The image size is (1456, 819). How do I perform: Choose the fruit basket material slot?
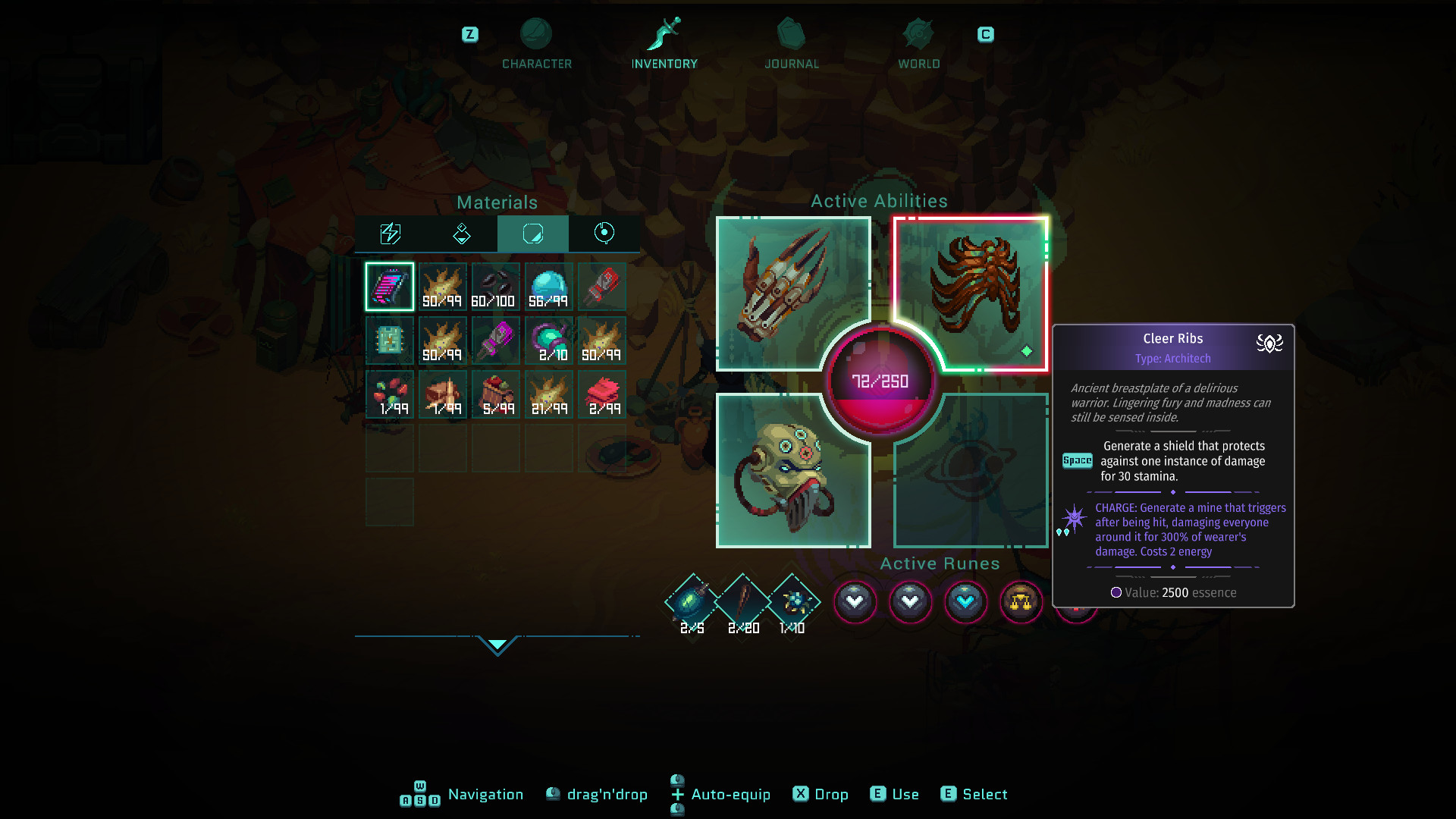coord(495,394)
